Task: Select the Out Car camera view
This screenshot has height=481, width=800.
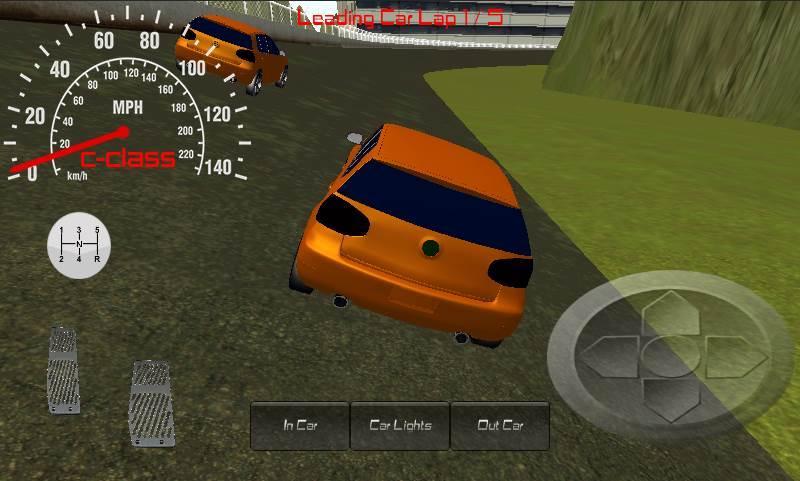Action: 500,425
